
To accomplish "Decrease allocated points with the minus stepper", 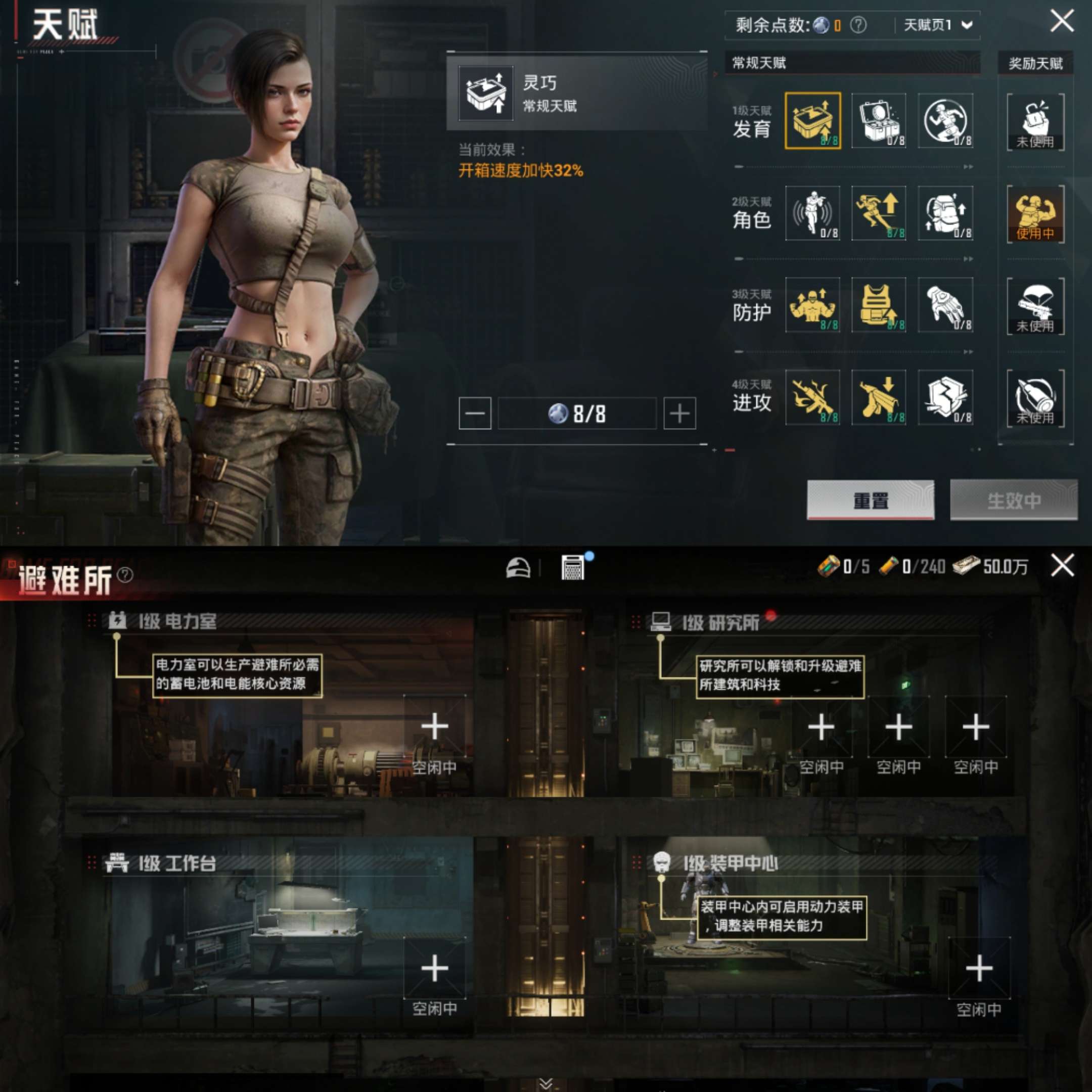I will tap(474, 413).
